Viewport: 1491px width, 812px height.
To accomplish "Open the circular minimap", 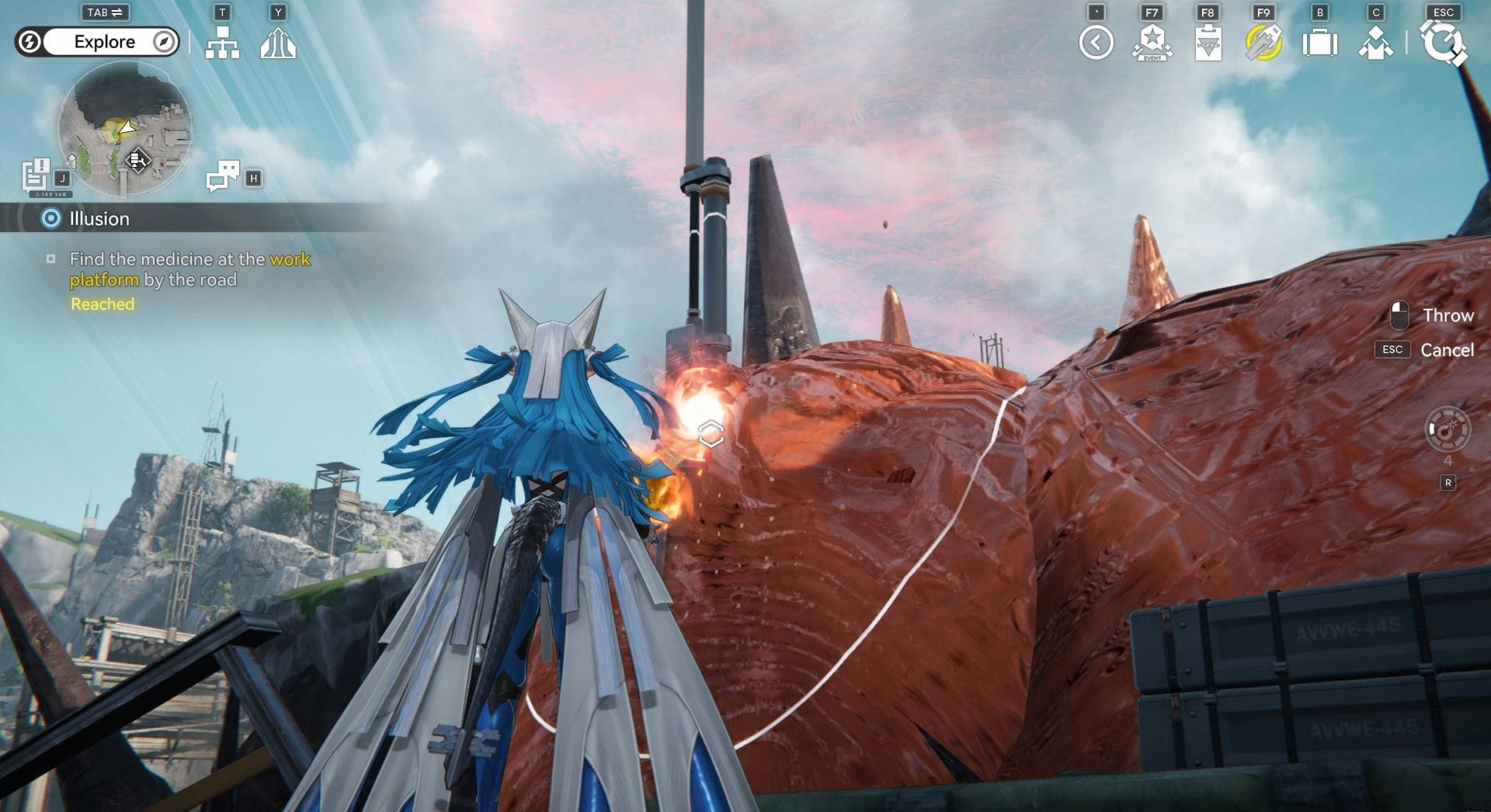I will pos(124,128).
